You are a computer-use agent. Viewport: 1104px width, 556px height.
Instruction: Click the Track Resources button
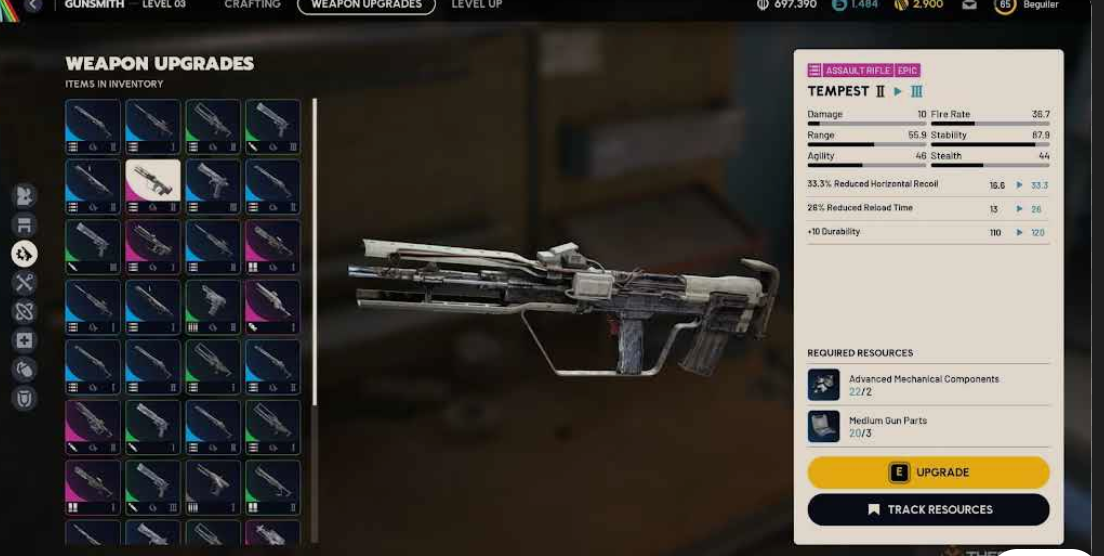[928, 509]
